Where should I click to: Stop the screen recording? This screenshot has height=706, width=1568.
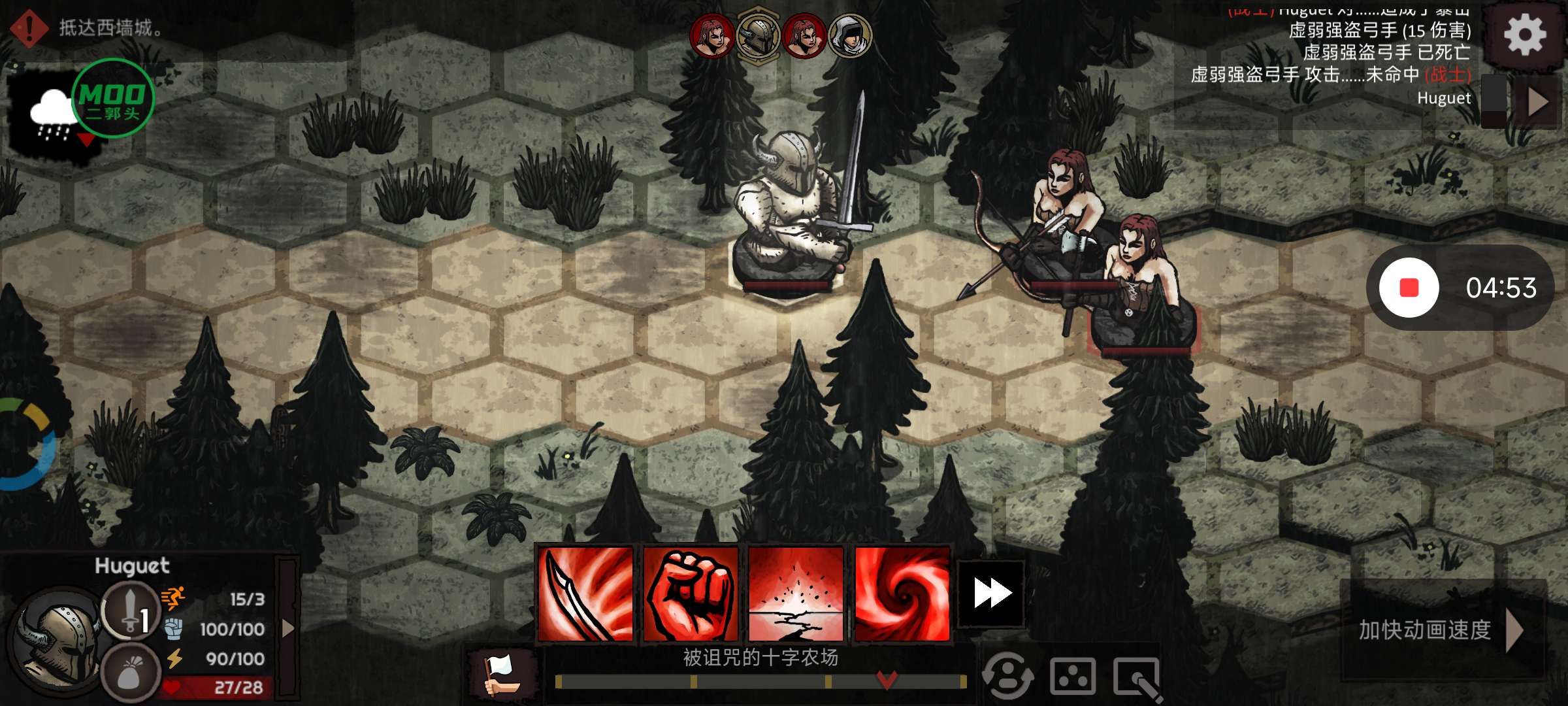[x=1409, y=288]
